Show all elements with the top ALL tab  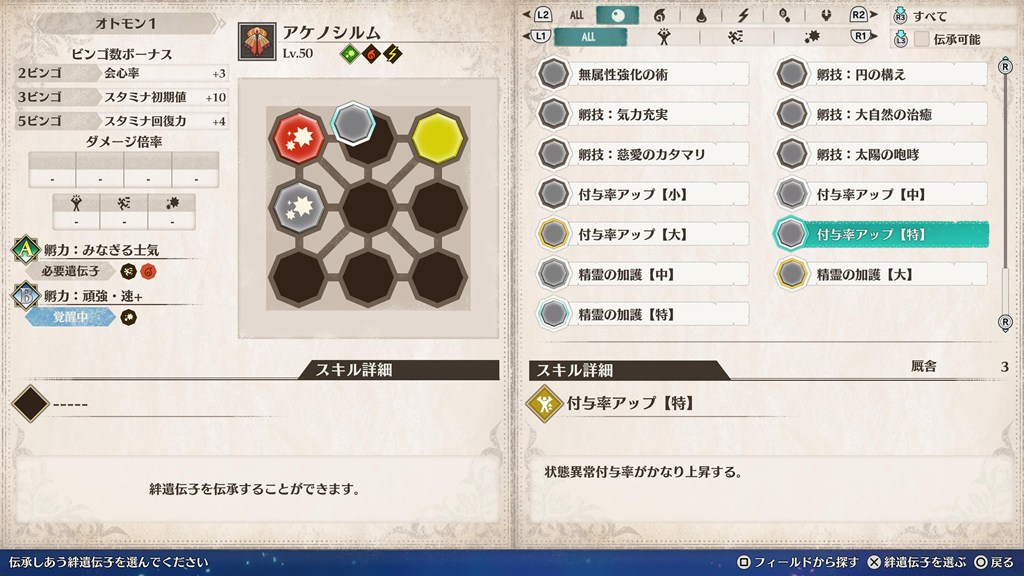point(577,15)
